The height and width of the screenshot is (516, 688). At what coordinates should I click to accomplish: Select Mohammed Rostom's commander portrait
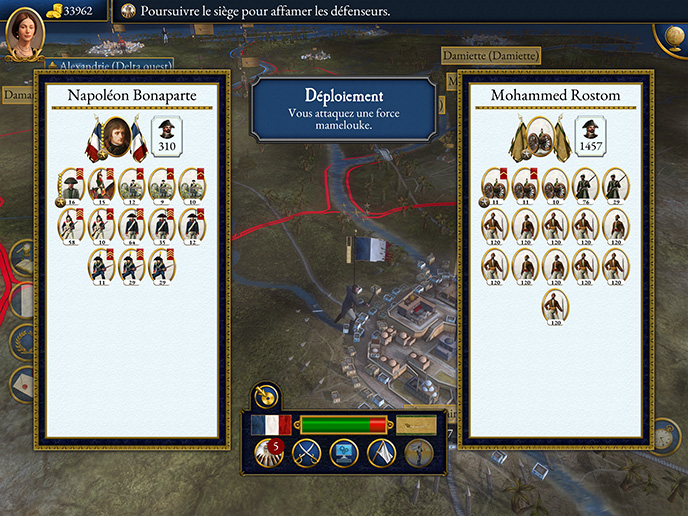[542, 139]
